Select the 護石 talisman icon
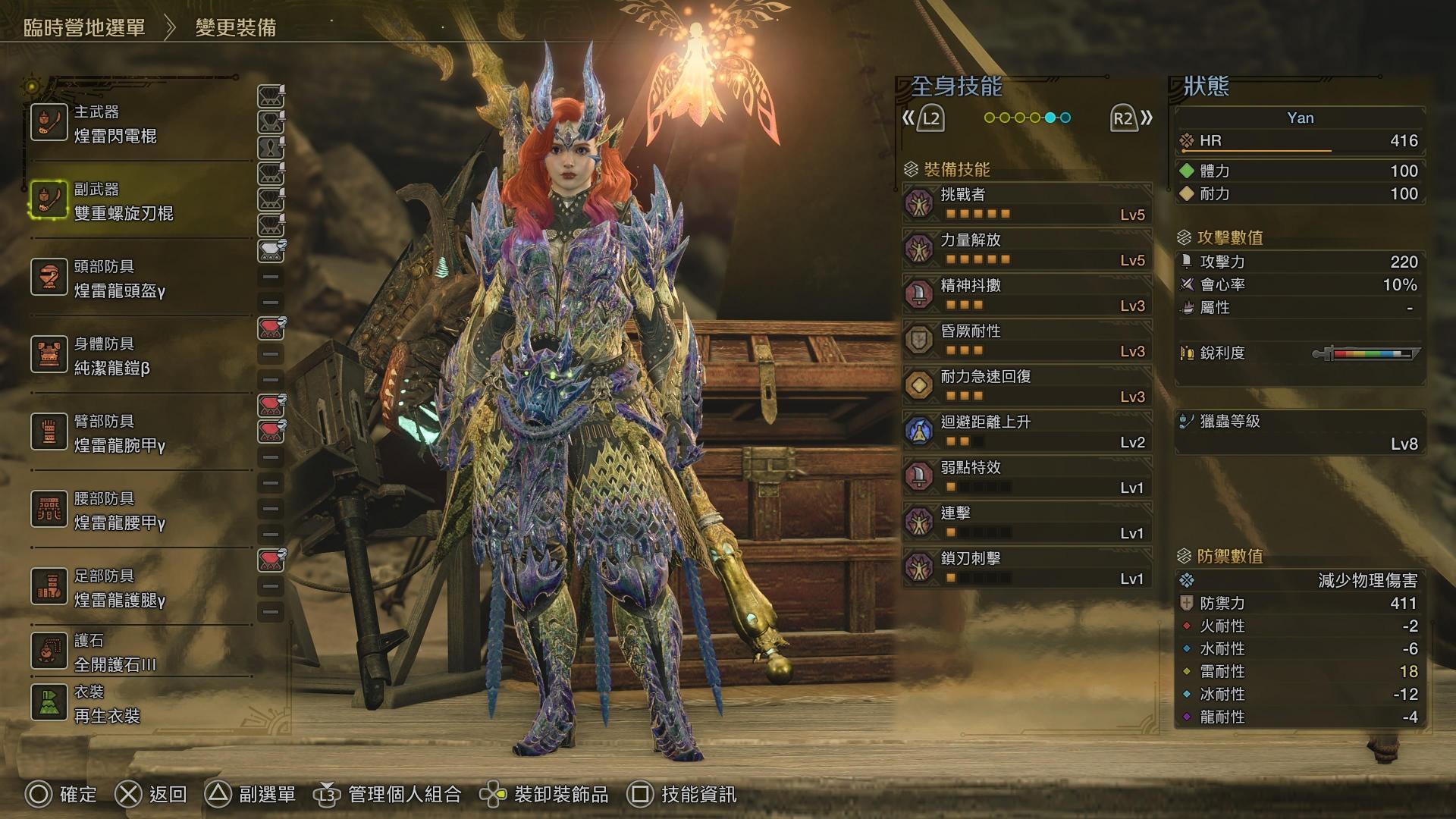The width and height of the screenshot is (1456, 819). (x=49, y=651)
